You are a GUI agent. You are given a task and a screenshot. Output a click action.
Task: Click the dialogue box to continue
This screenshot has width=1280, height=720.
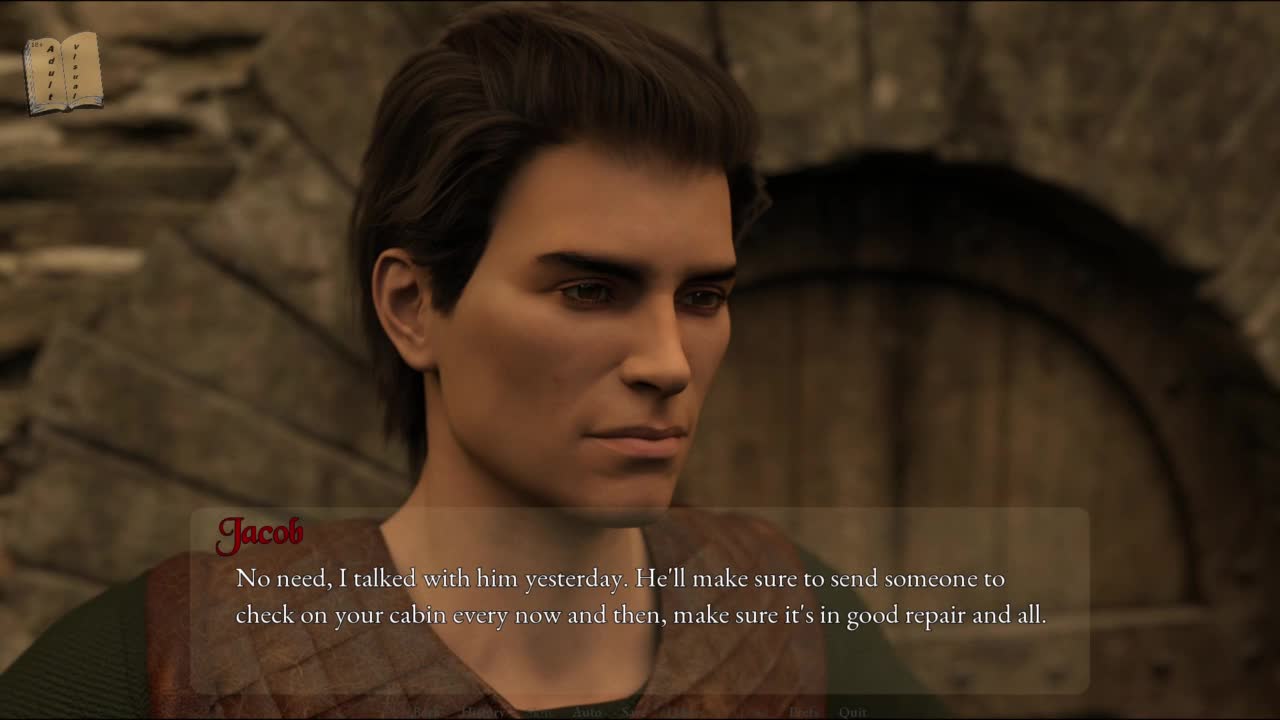pos(640,600)
